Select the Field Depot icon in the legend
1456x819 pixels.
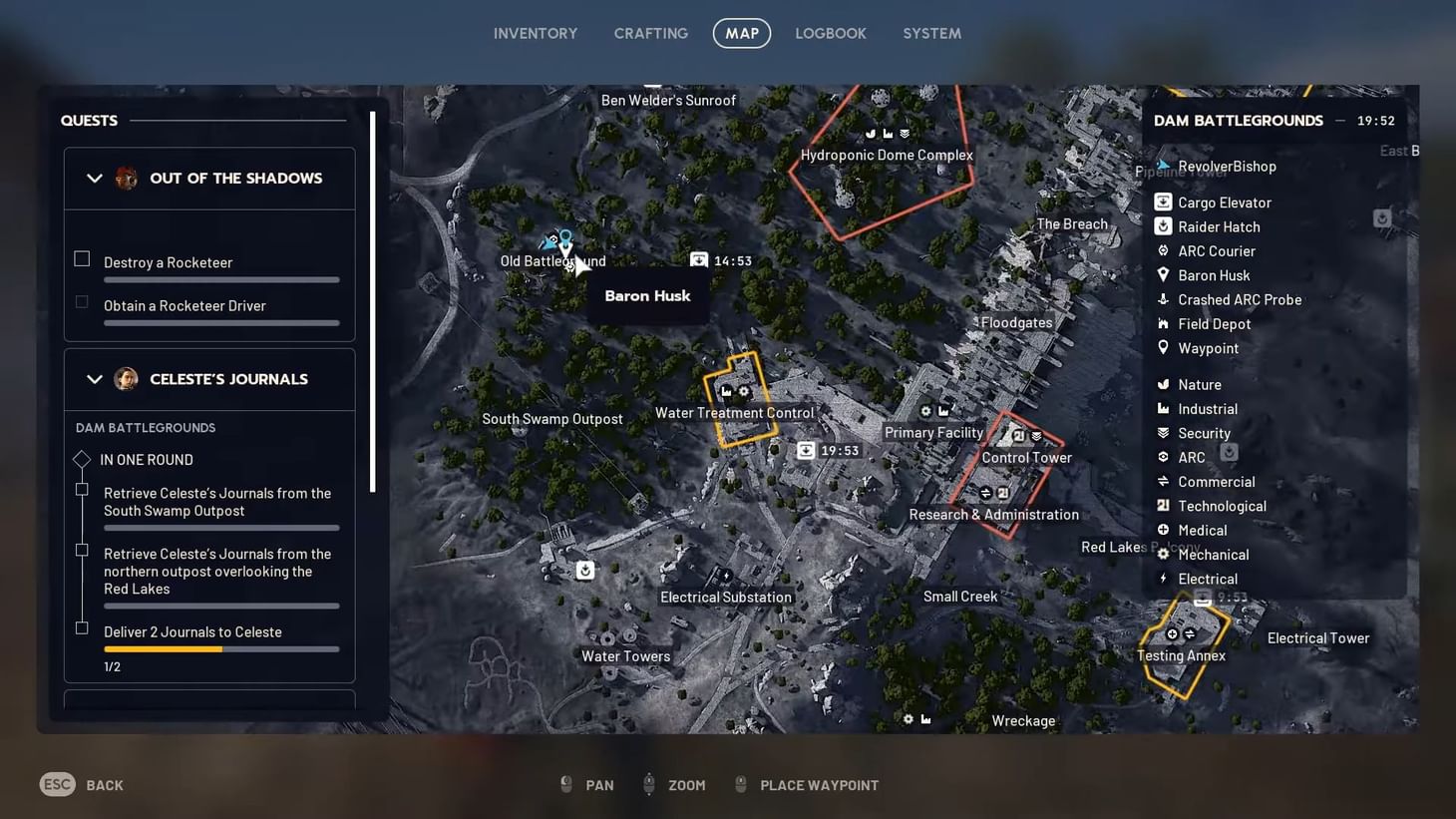(x=1163, y=323)
